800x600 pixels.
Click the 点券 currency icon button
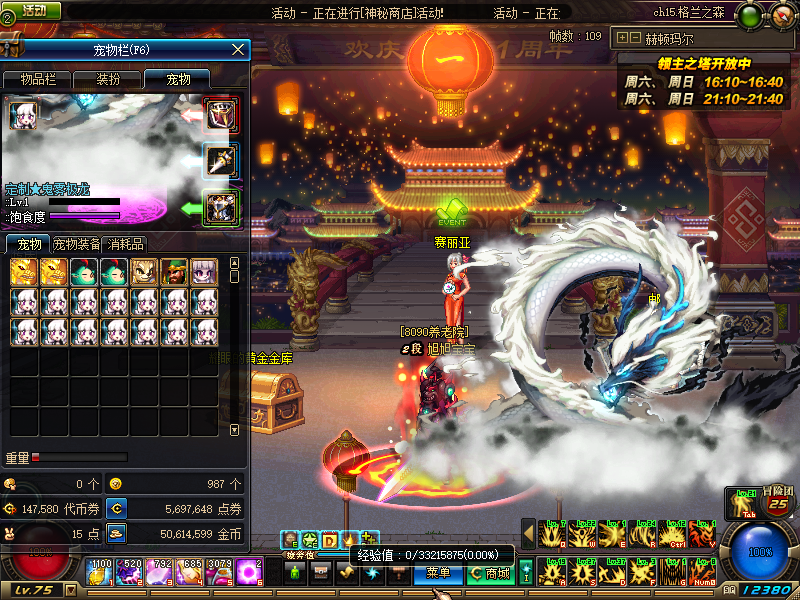coord(117,509)
